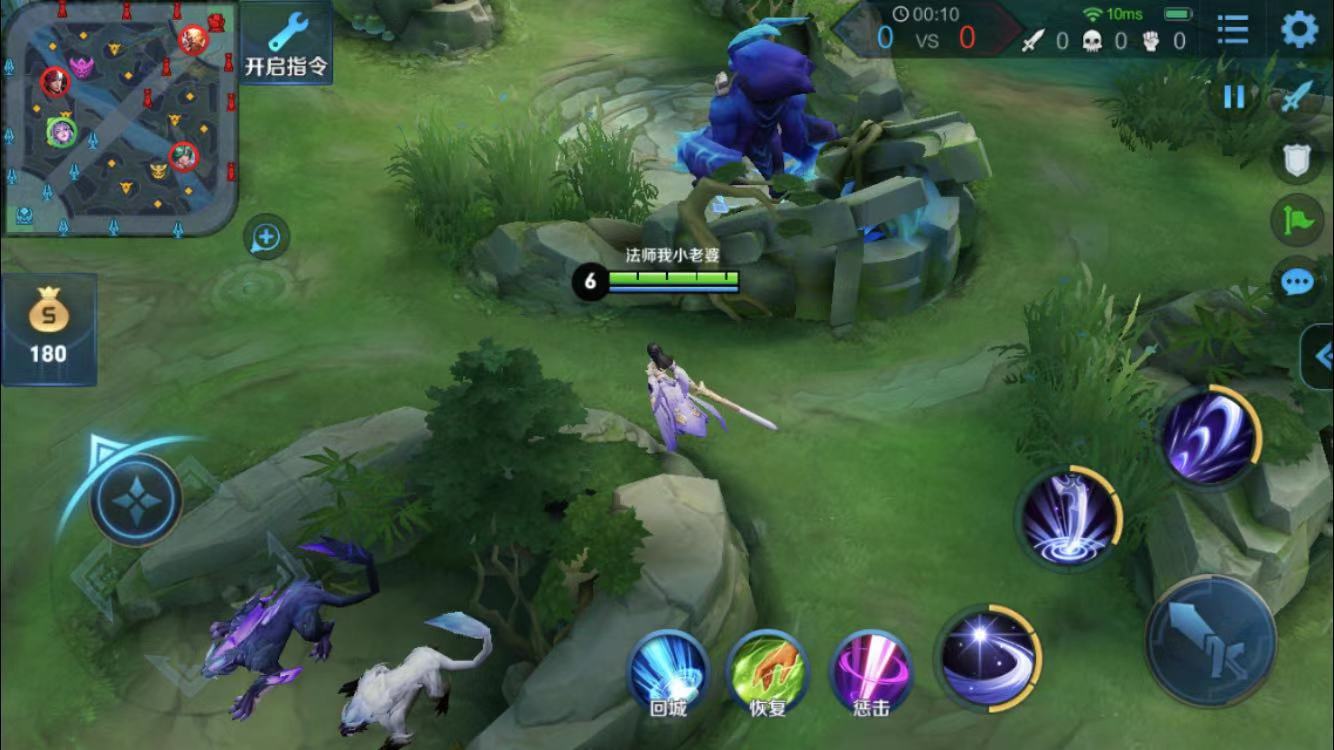Send the green flag gather signal
The image size is (1334, 750).
(1297, 219)
